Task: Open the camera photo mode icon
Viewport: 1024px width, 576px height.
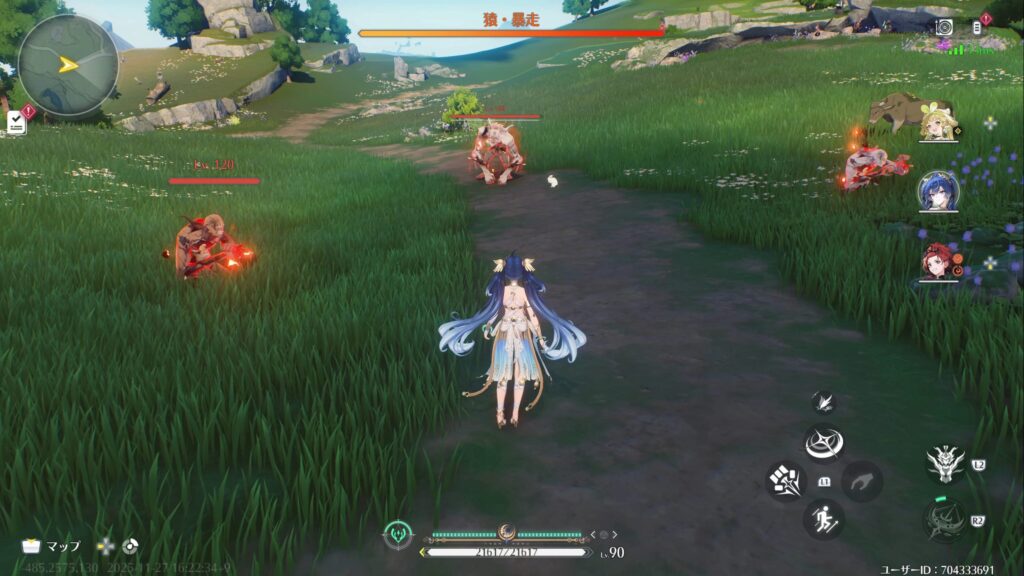Action: click(x=944, y=27)
